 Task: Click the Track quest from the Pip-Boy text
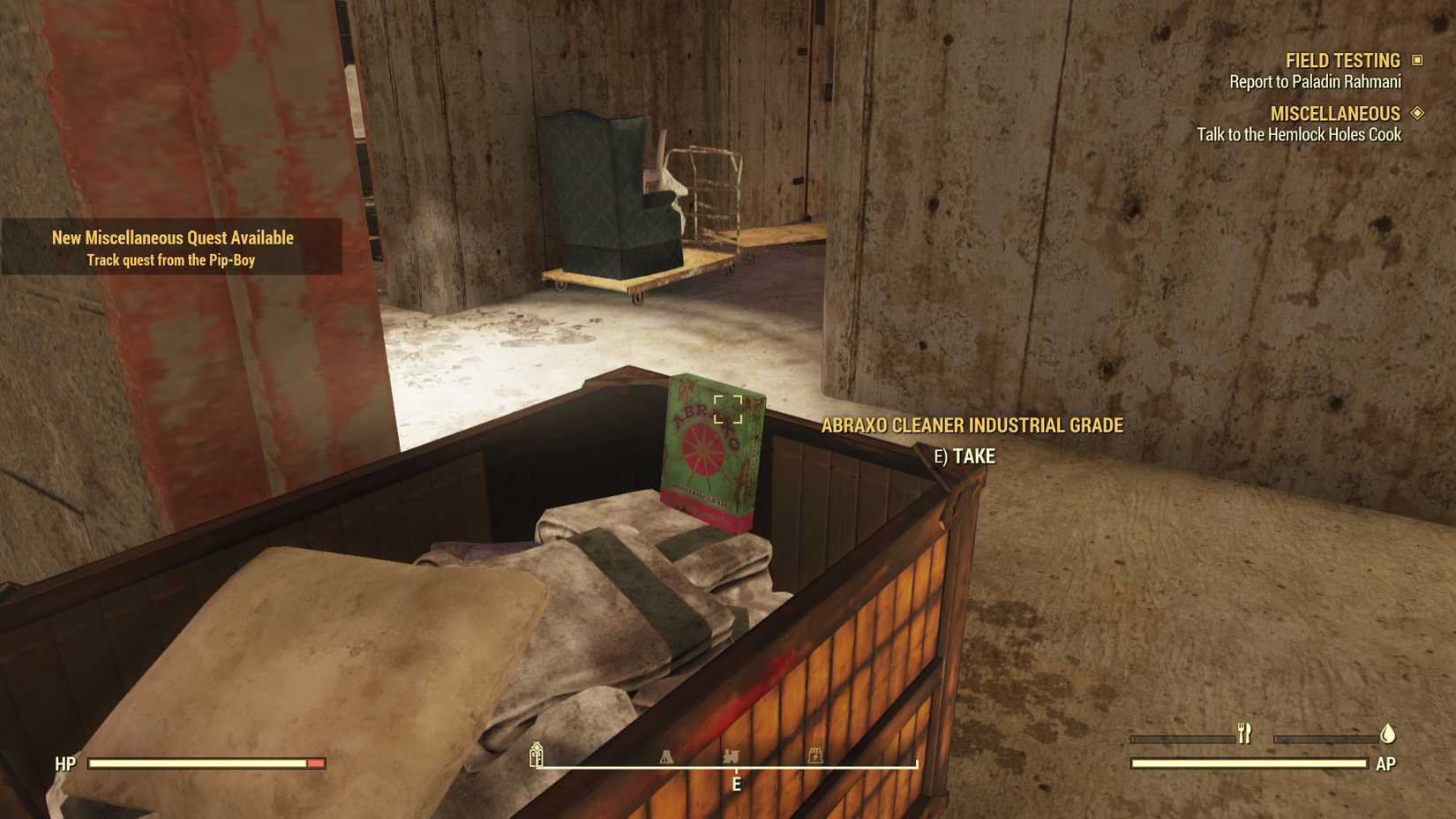[x=171, y=259]
